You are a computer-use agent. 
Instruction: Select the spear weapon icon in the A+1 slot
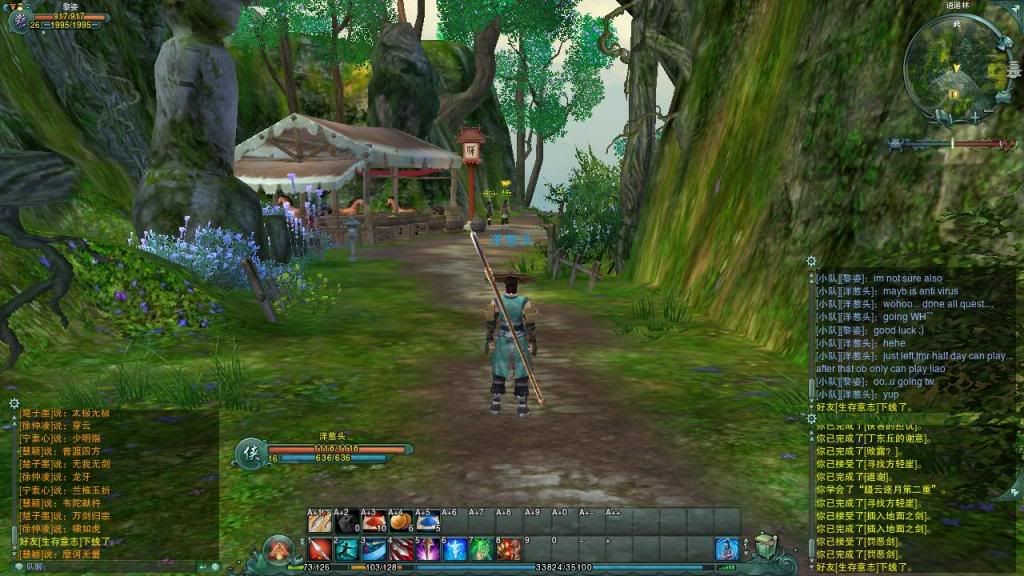pyautogui.click(x=319, y=521)
